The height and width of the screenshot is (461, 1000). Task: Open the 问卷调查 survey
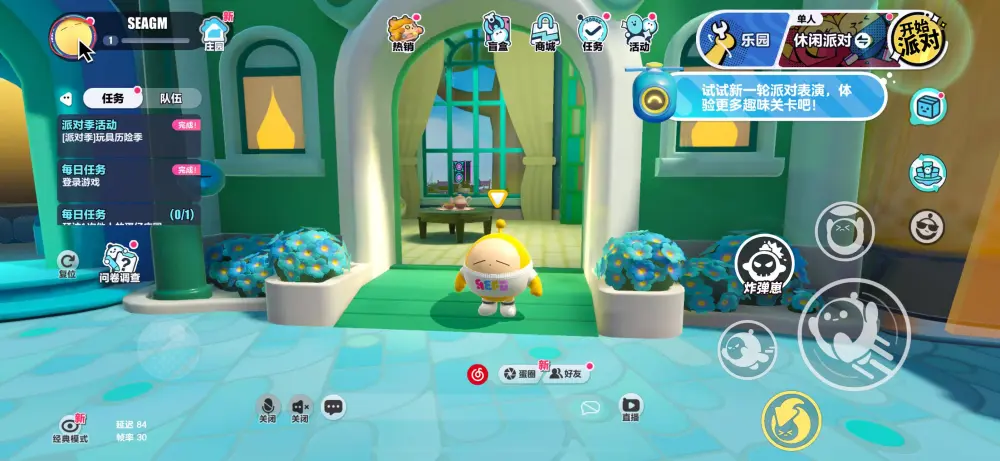[120, 264]
